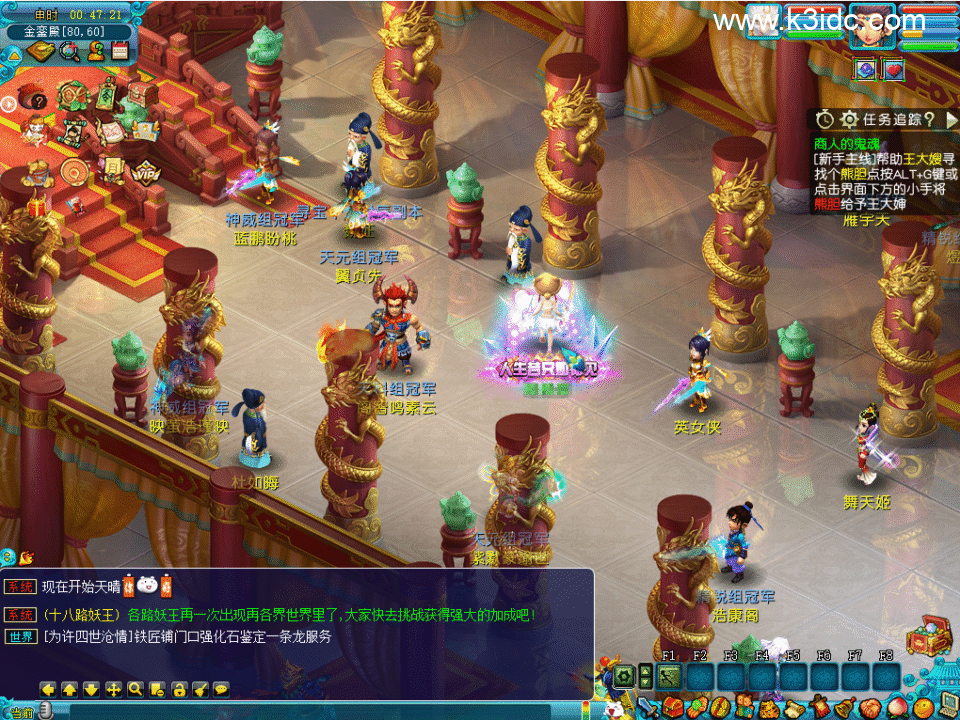Click the chat broom clear button

coord(201,689)
